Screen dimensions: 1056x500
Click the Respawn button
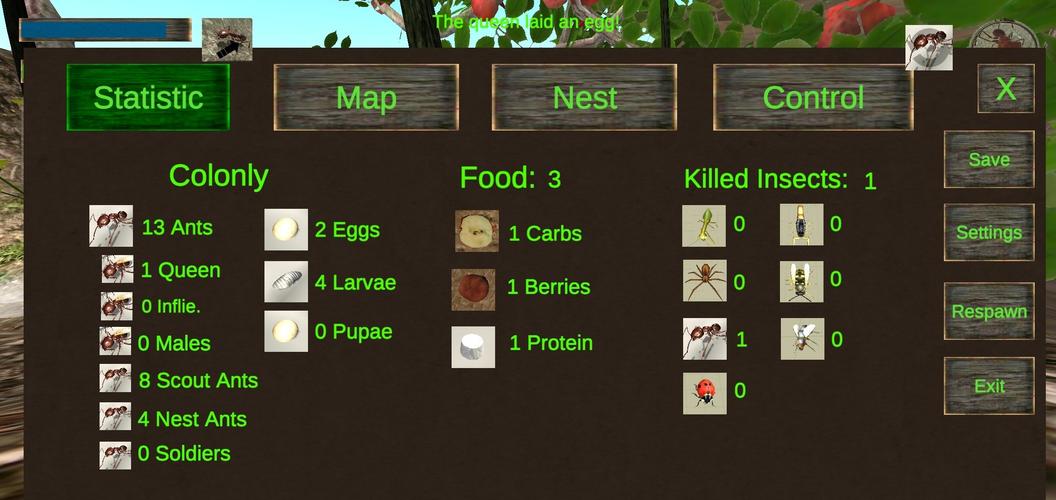[x=989, y=311]
